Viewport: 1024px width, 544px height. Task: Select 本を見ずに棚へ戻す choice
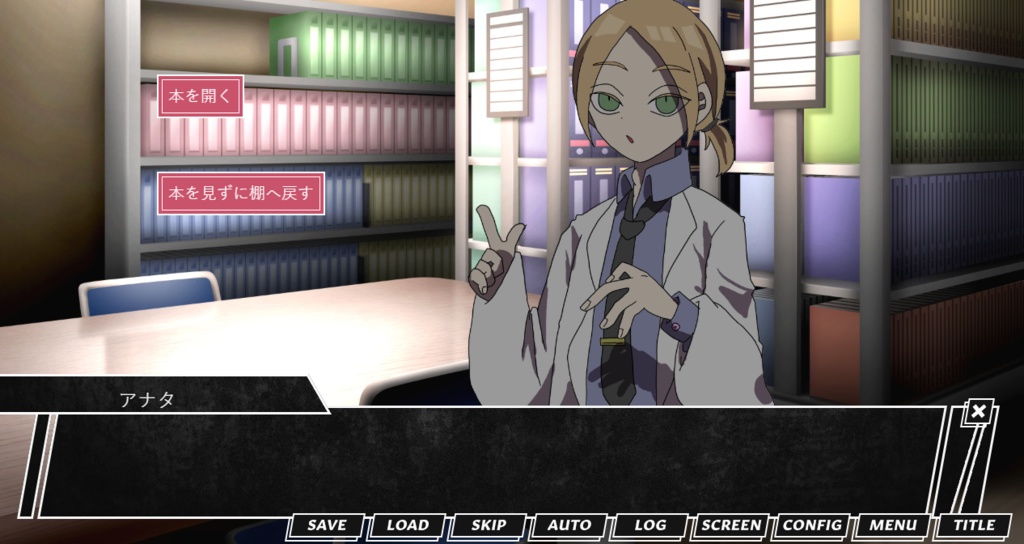point(241,192)
